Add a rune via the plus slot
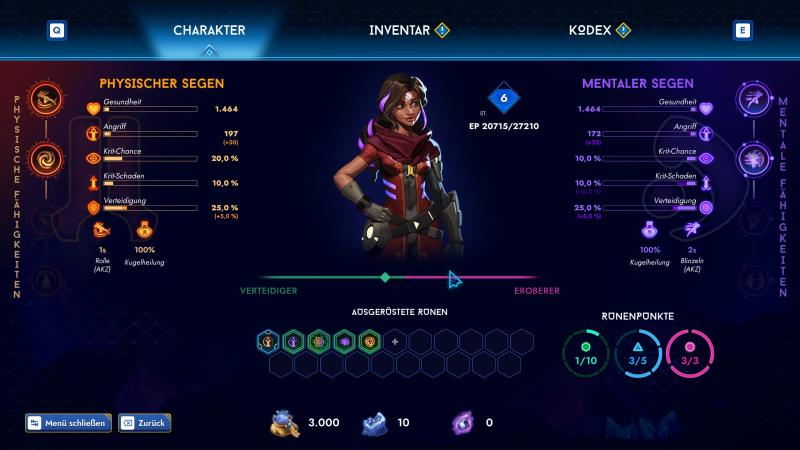800x450 pixels. point(397,342)
